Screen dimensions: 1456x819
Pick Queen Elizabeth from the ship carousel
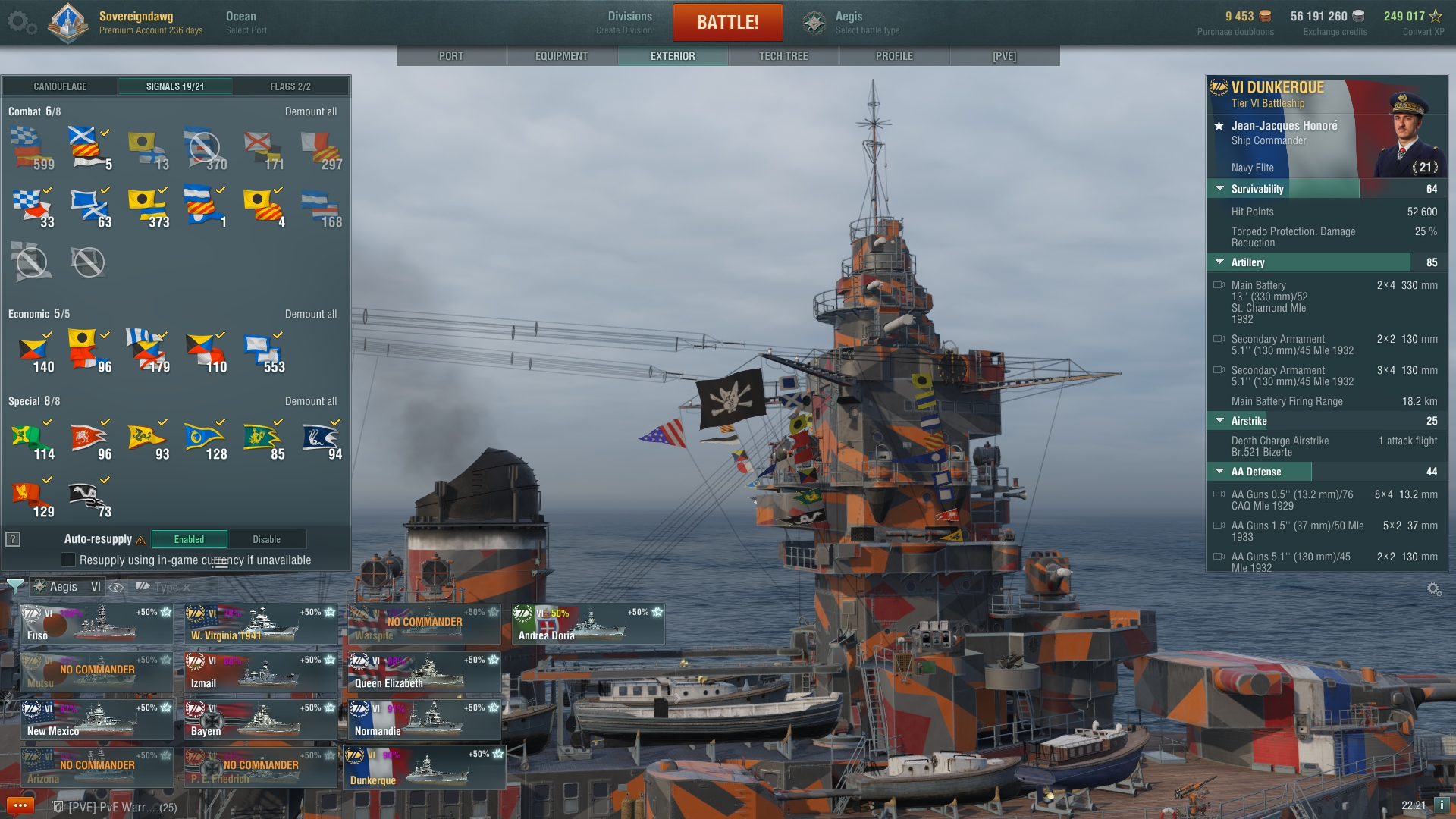(424, 672)
